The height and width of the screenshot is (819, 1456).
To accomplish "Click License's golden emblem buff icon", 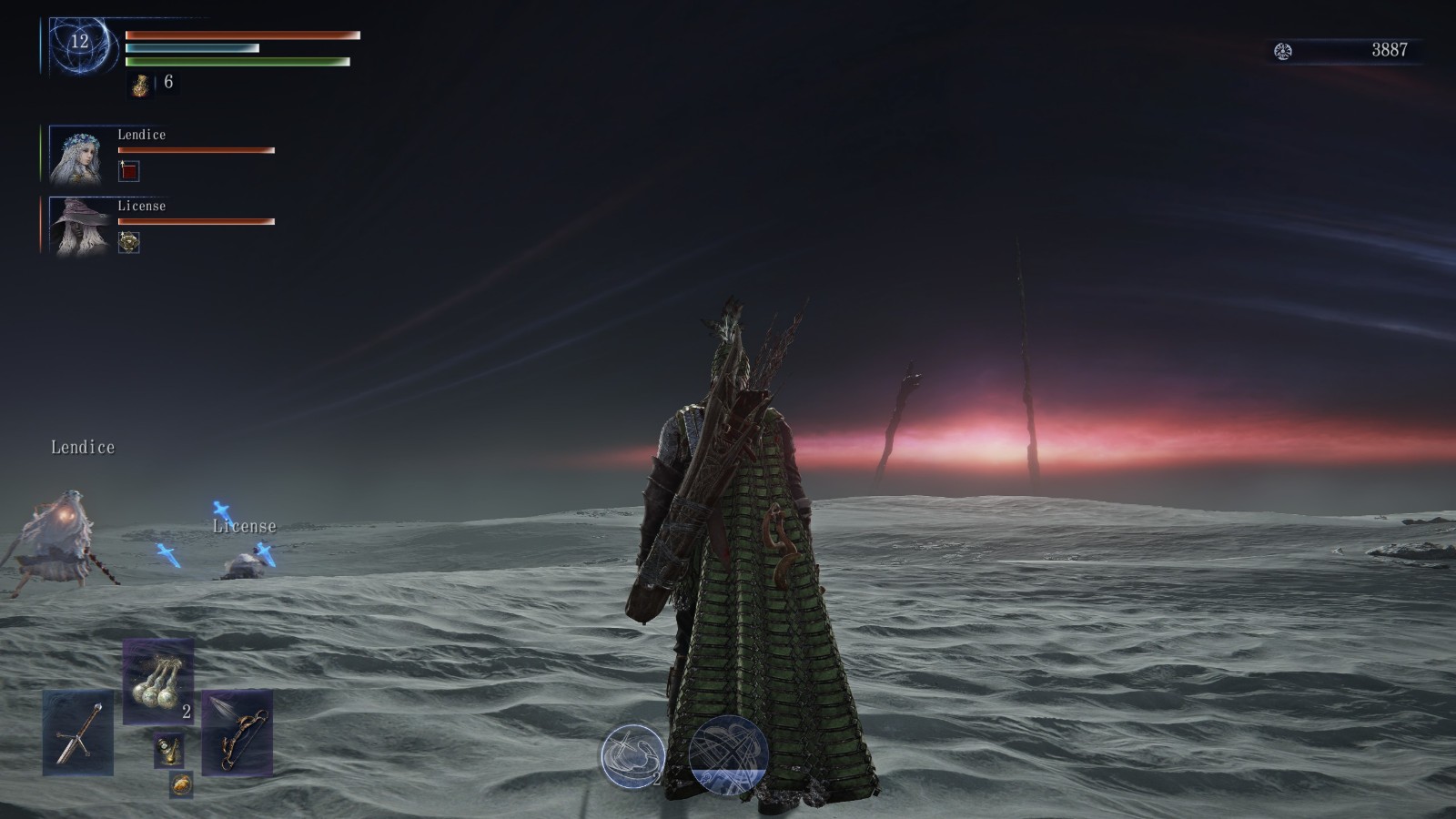I will click(x=129, y=242).
